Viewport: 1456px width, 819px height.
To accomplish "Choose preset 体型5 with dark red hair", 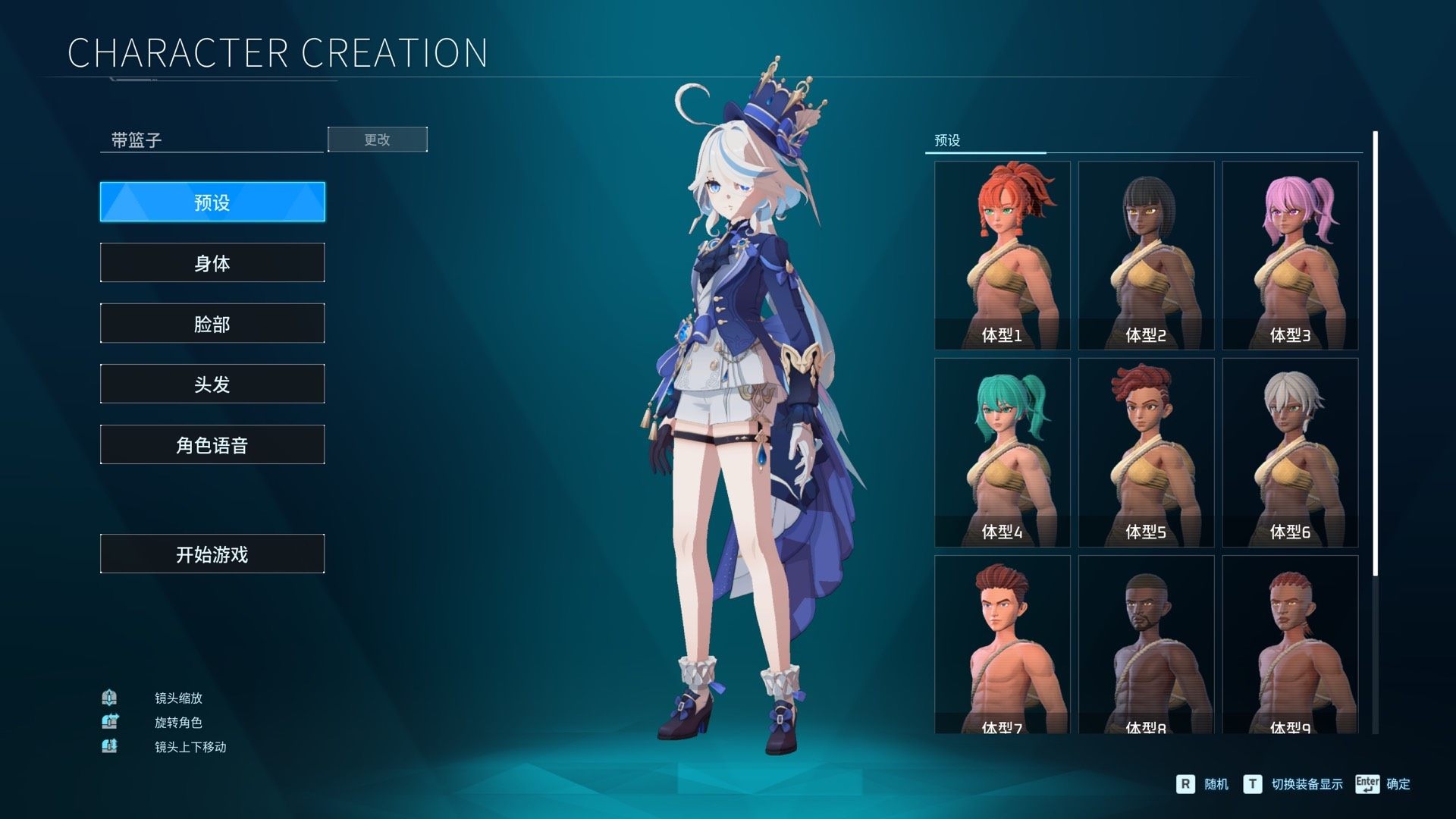I will click(x=1146, y=452).
